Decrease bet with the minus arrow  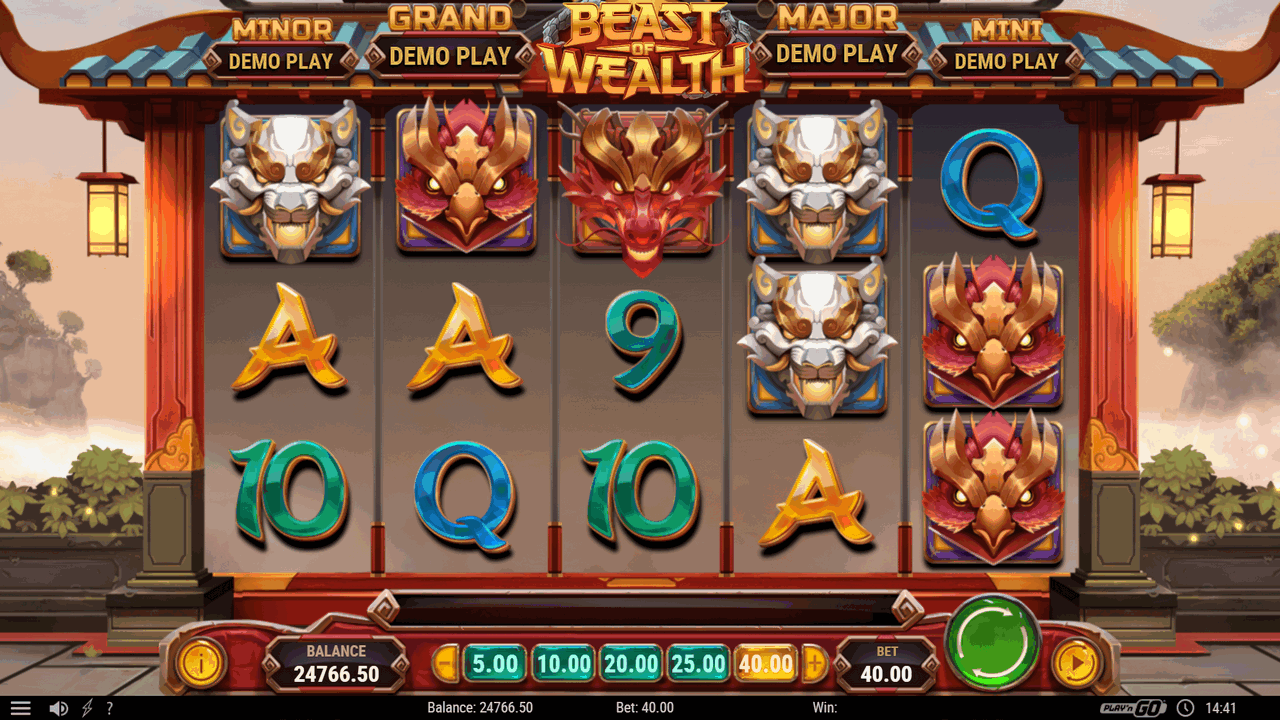[x=446, y=662]
